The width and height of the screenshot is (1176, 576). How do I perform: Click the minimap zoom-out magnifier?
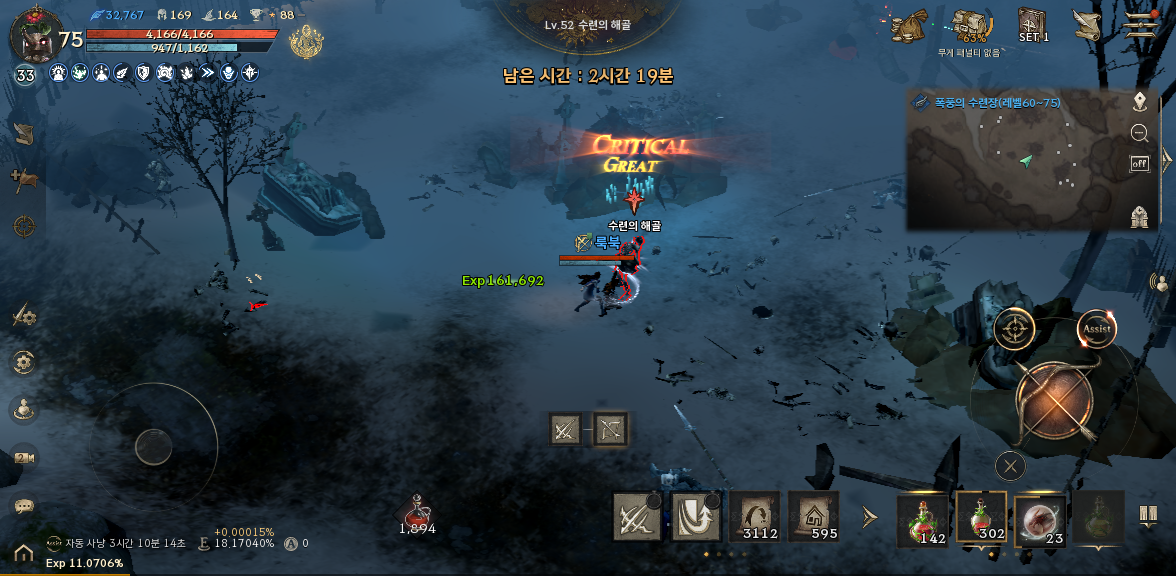1139,133
